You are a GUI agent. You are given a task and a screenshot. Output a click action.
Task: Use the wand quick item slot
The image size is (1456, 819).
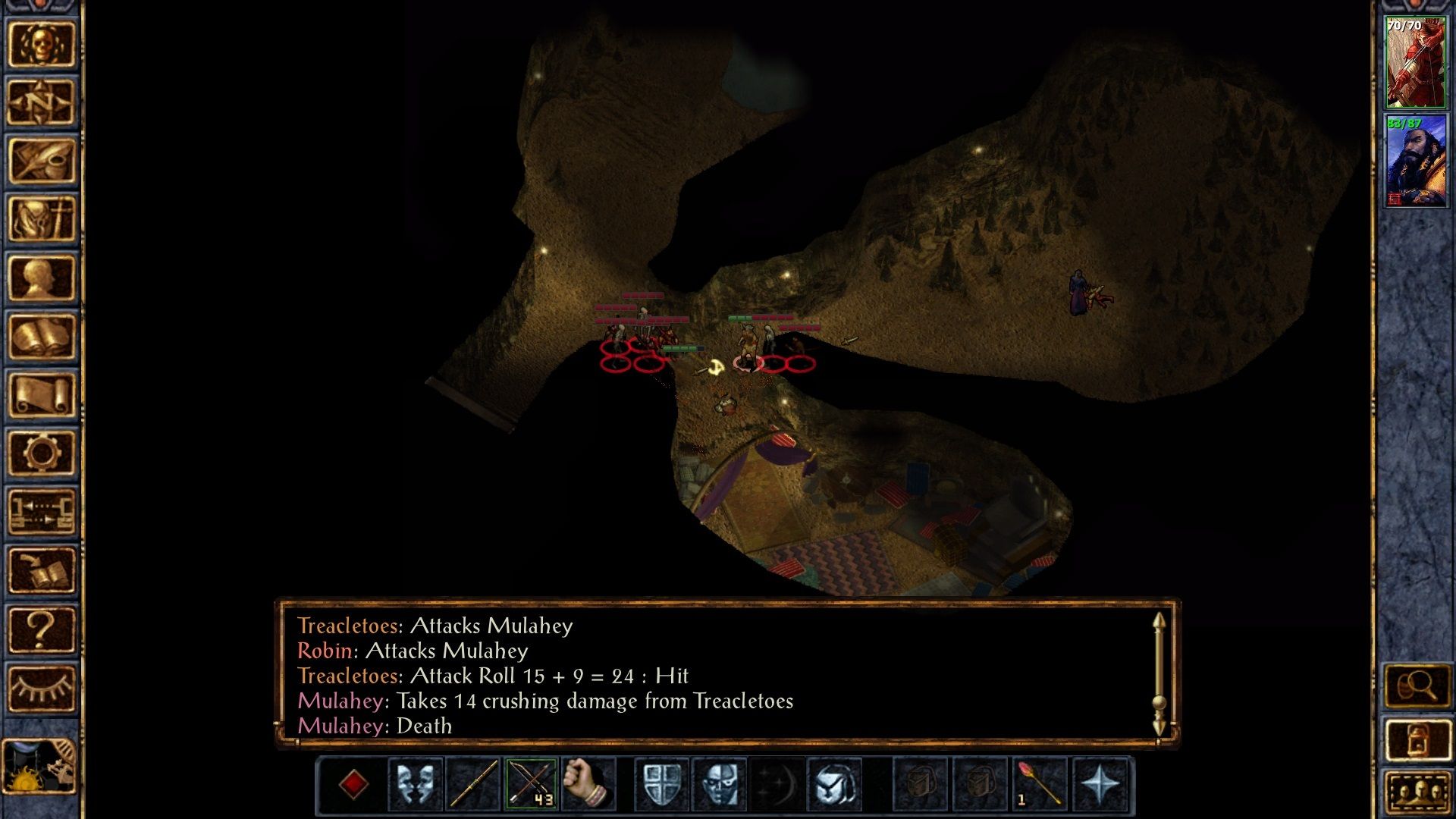pyautogui.click(x=1037, y=784)
